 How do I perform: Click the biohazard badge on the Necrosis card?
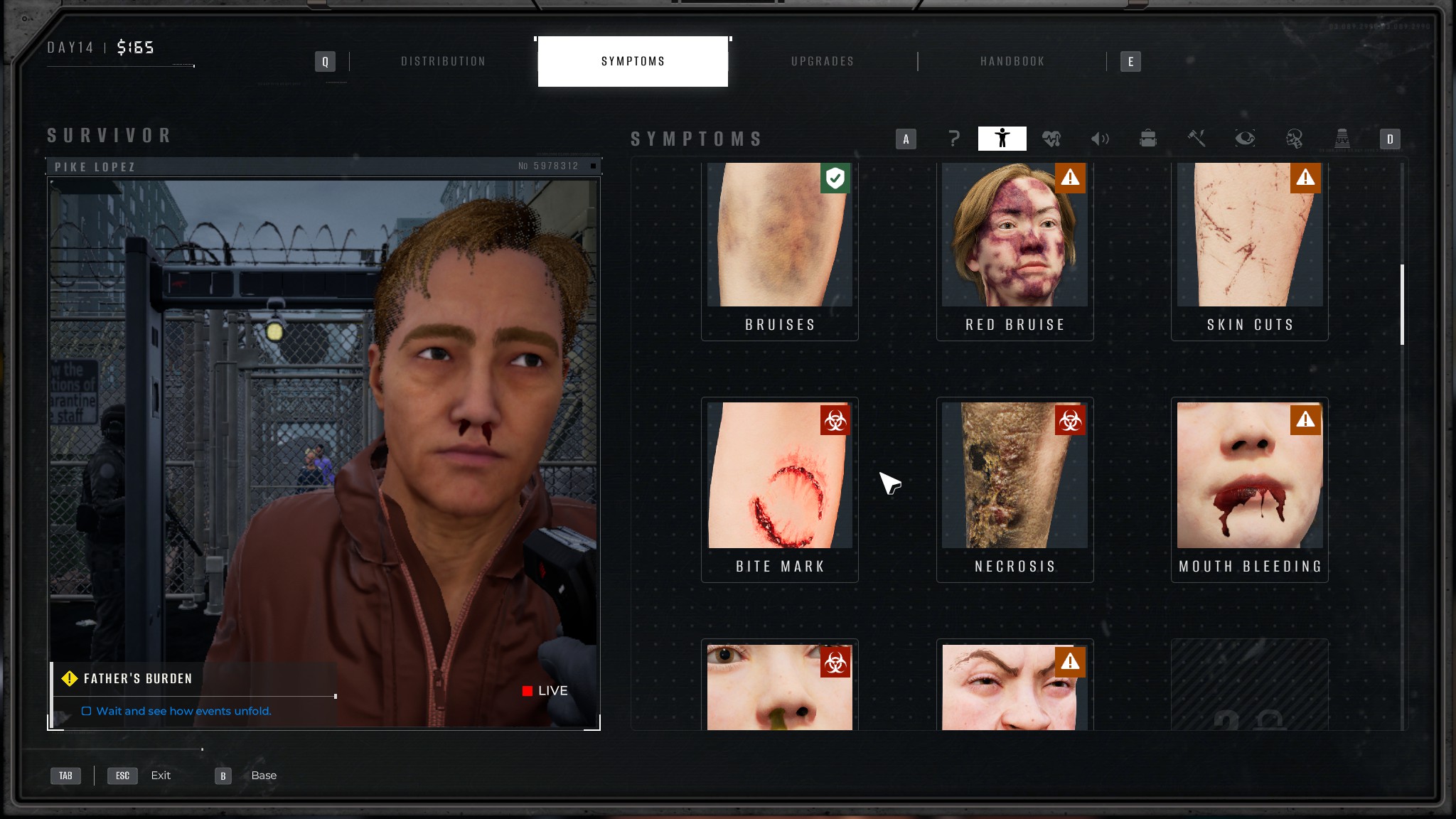1071,420
